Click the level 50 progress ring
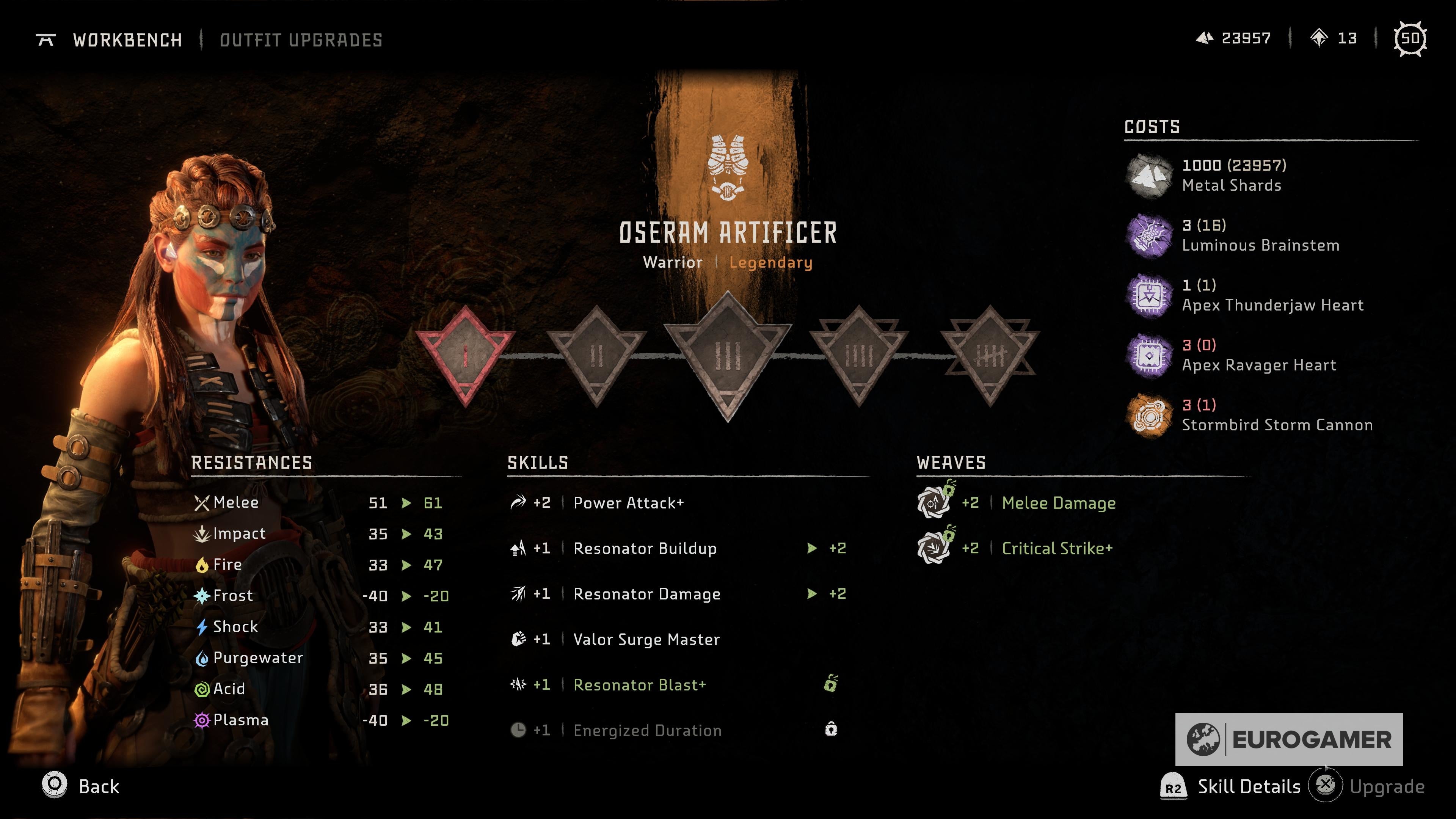The image size is (1456, 819). [x=1411, y=38]
